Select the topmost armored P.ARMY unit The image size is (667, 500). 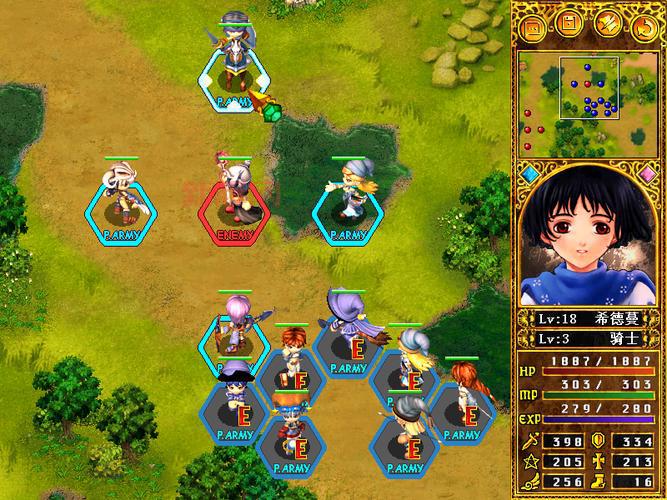pyautogui.click(x=235, y=65)
